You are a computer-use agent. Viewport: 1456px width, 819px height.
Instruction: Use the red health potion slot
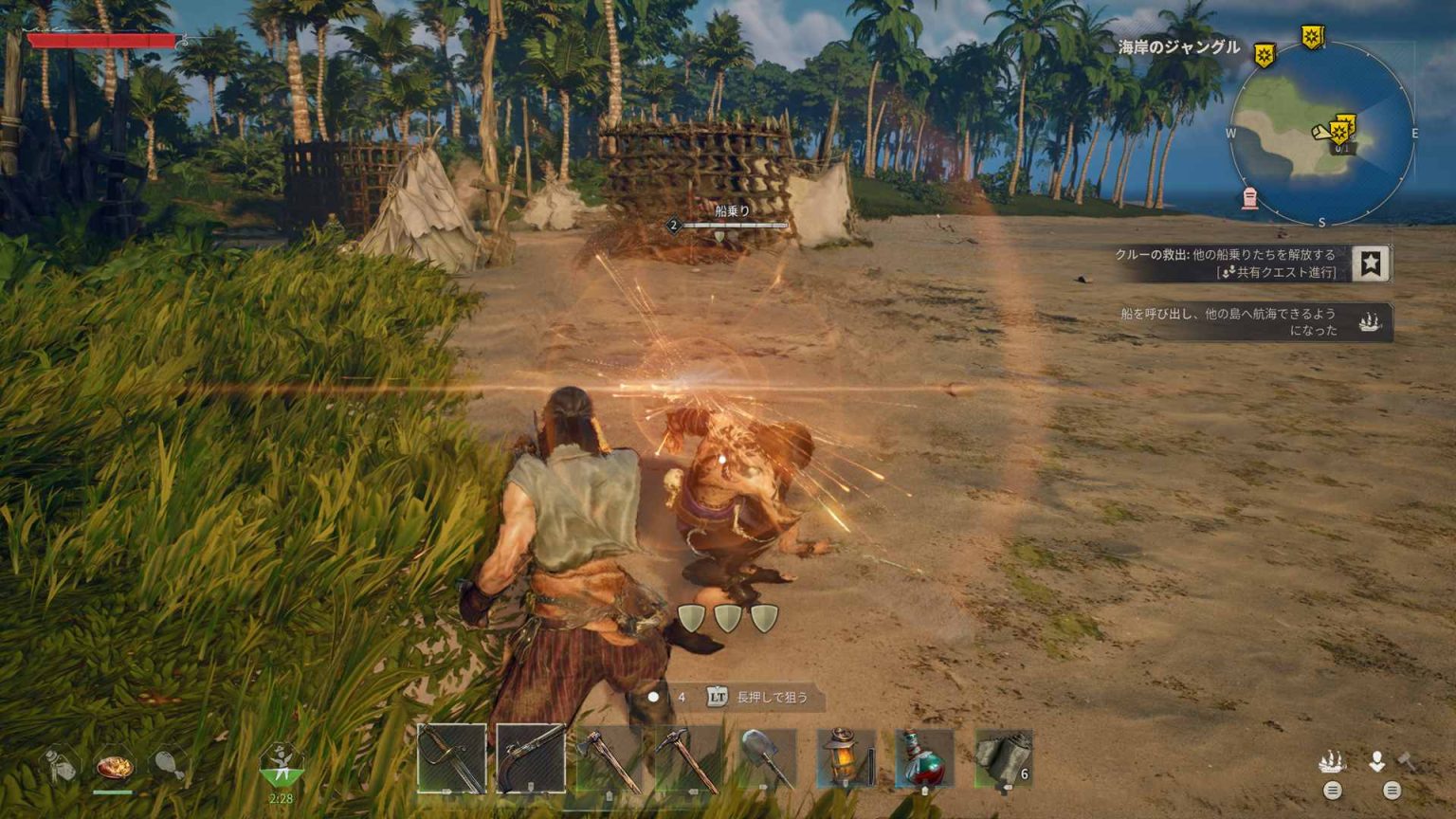924,758
